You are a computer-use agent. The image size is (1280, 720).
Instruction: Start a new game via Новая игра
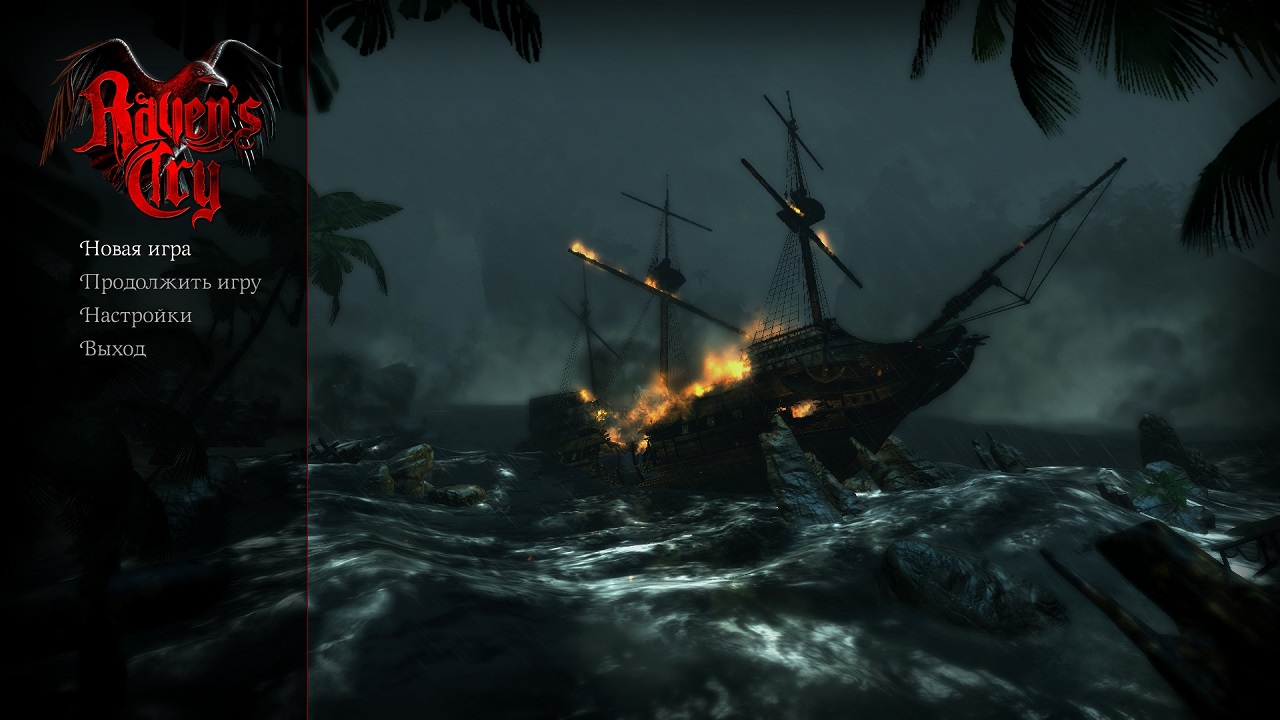point(135,249)
